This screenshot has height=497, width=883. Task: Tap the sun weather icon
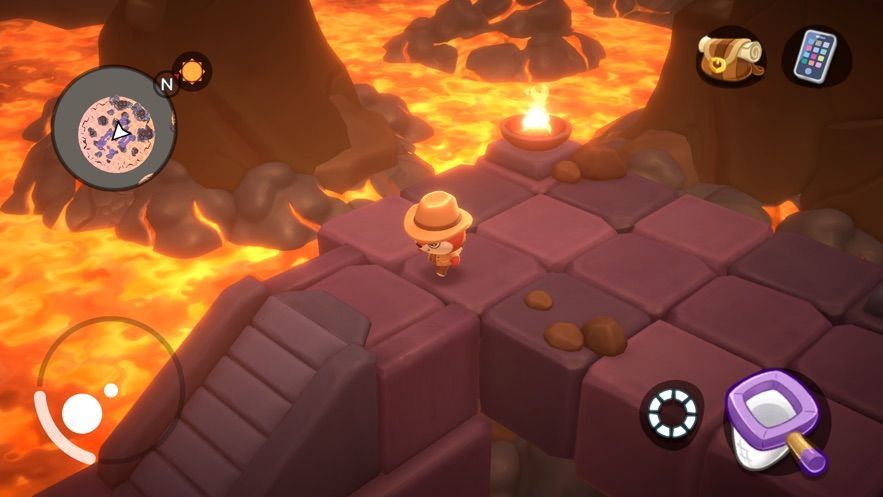tap(191, 72)
